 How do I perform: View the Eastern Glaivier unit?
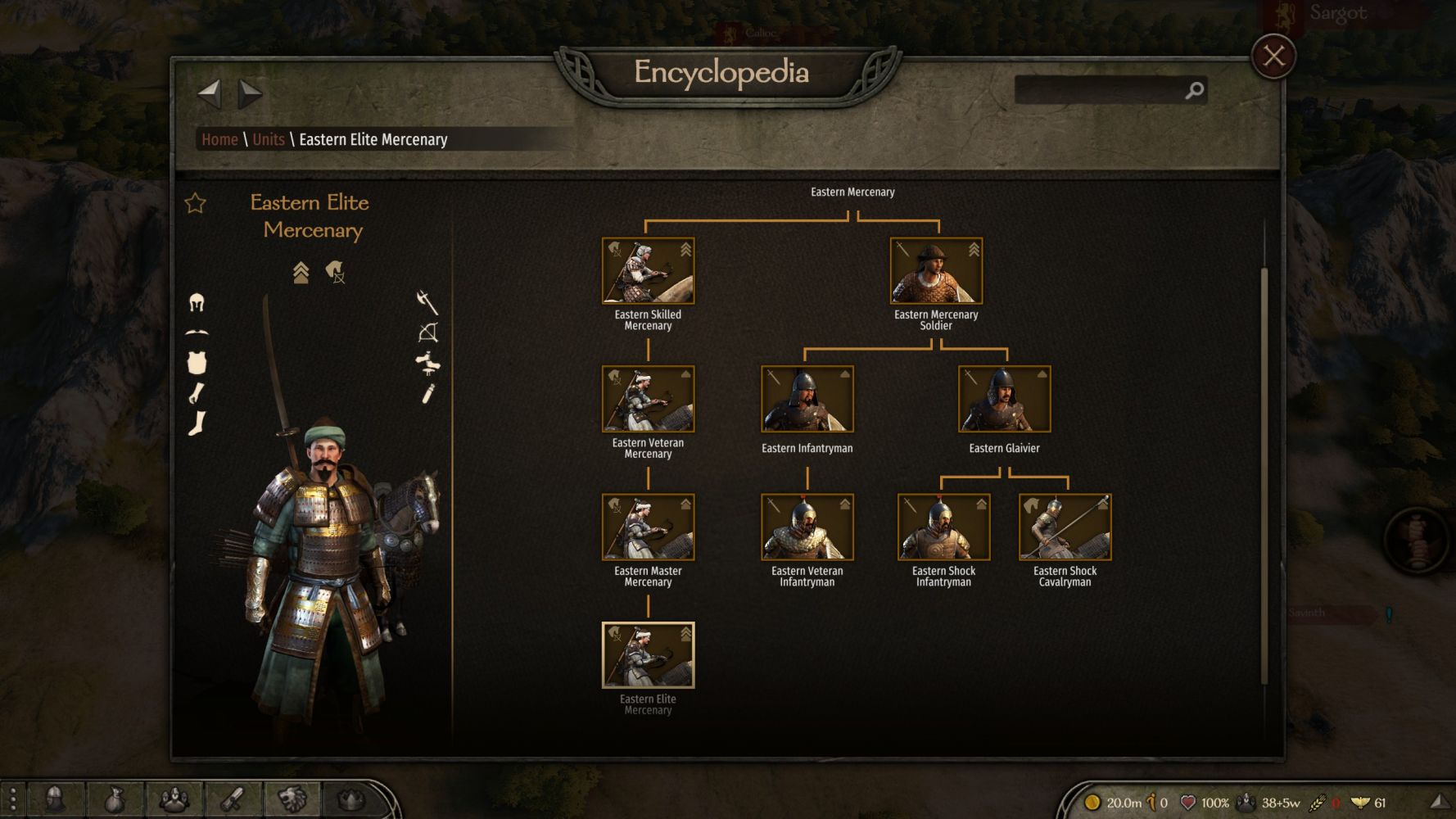coord(1004,399)
